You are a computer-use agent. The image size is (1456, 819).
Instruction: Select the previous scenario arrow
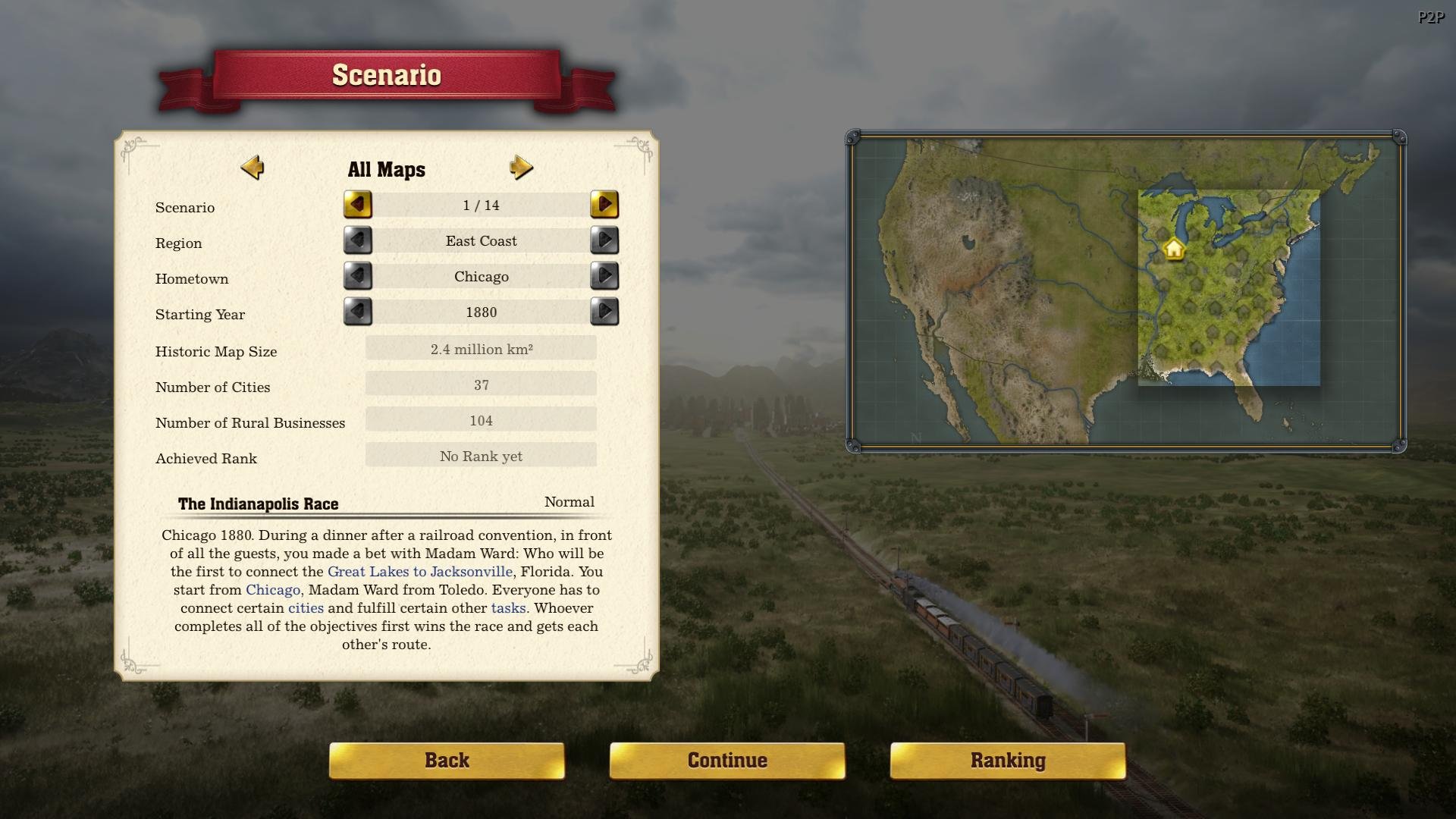[358, 205]
